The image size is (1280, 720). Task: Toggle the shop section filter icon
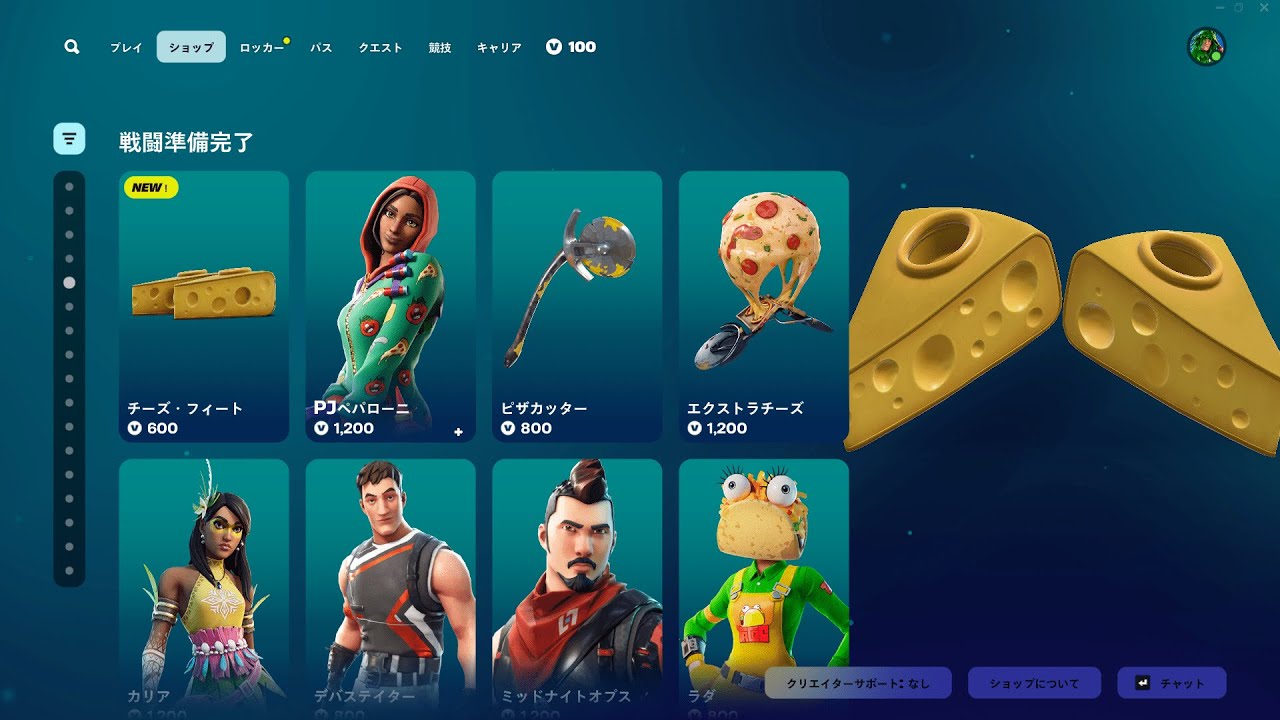(69, 139)
